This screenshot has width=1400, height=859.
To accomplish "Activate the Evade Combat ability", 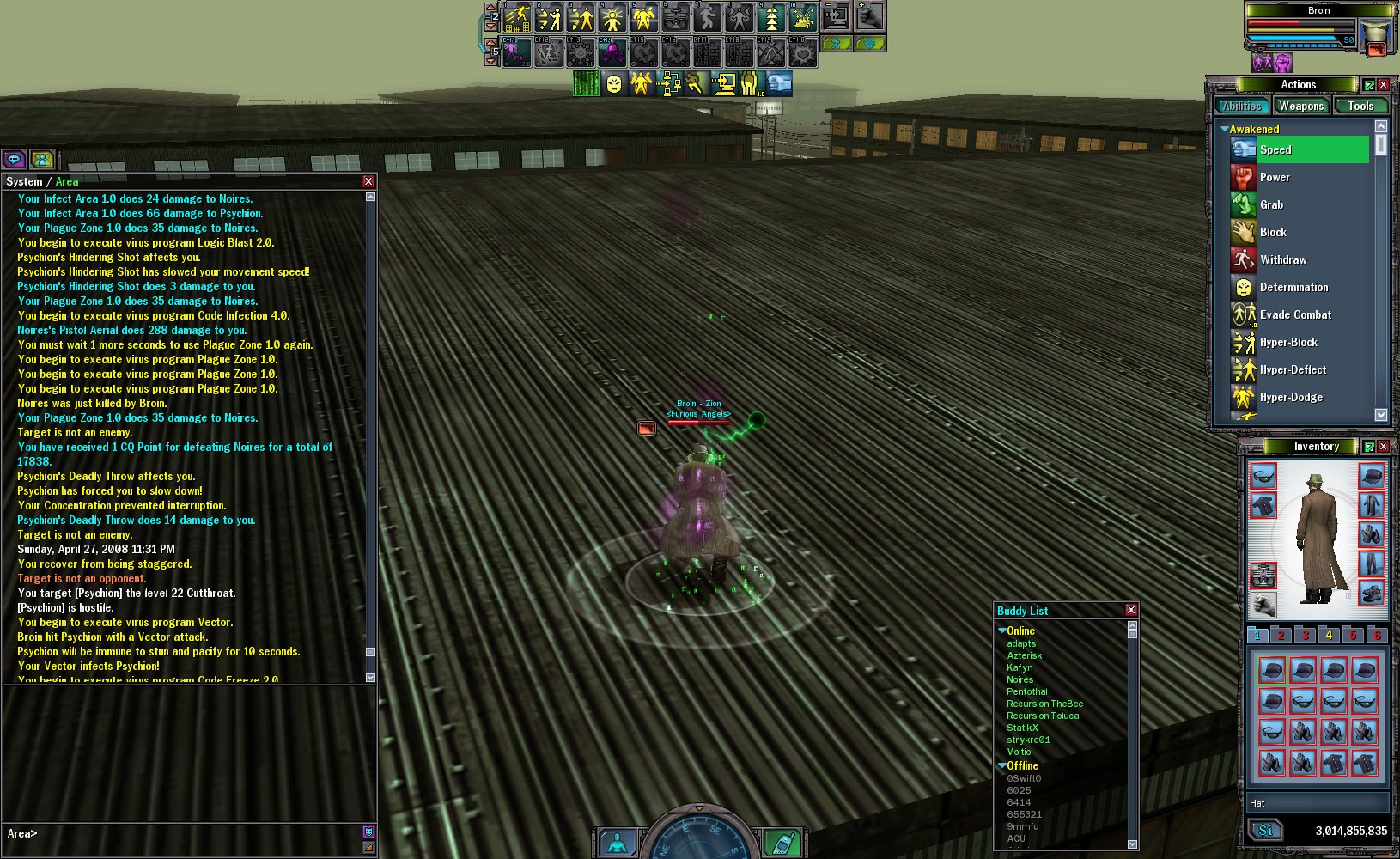I will (x=1295, y=314).
